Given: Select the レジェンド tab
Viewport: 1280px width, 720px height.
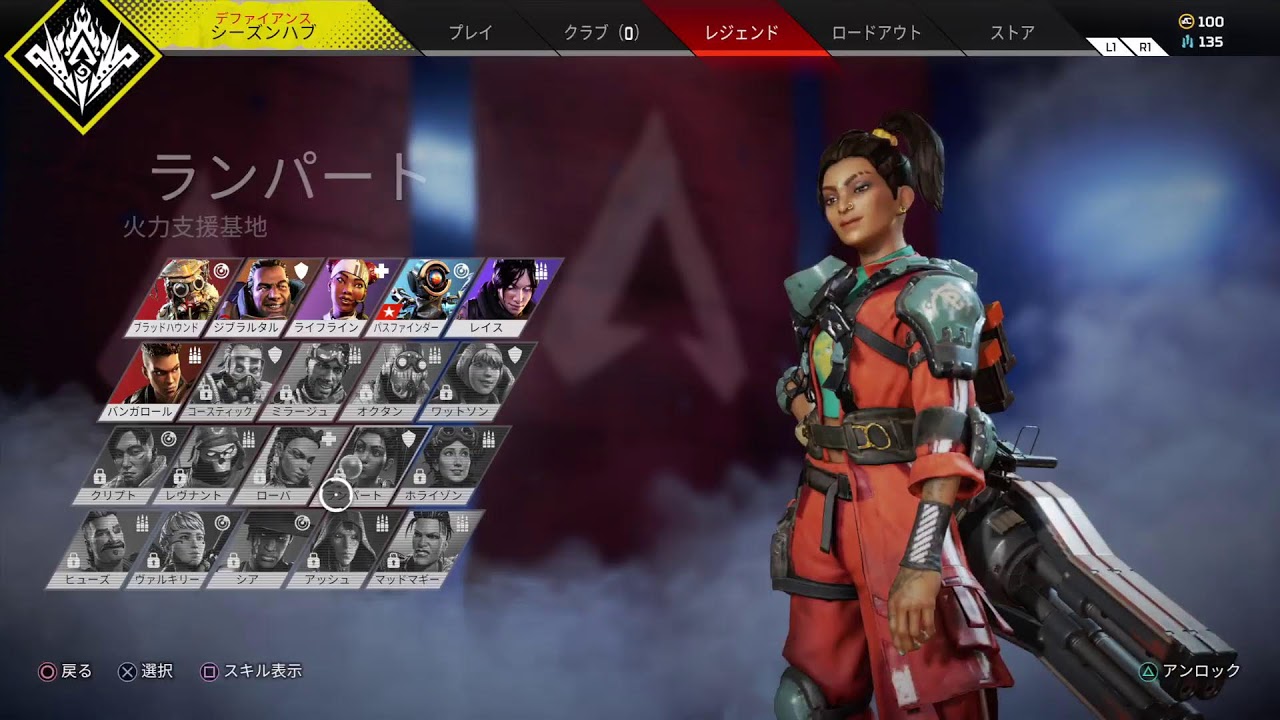Looking at the screenshot, I should pos(741,32).
